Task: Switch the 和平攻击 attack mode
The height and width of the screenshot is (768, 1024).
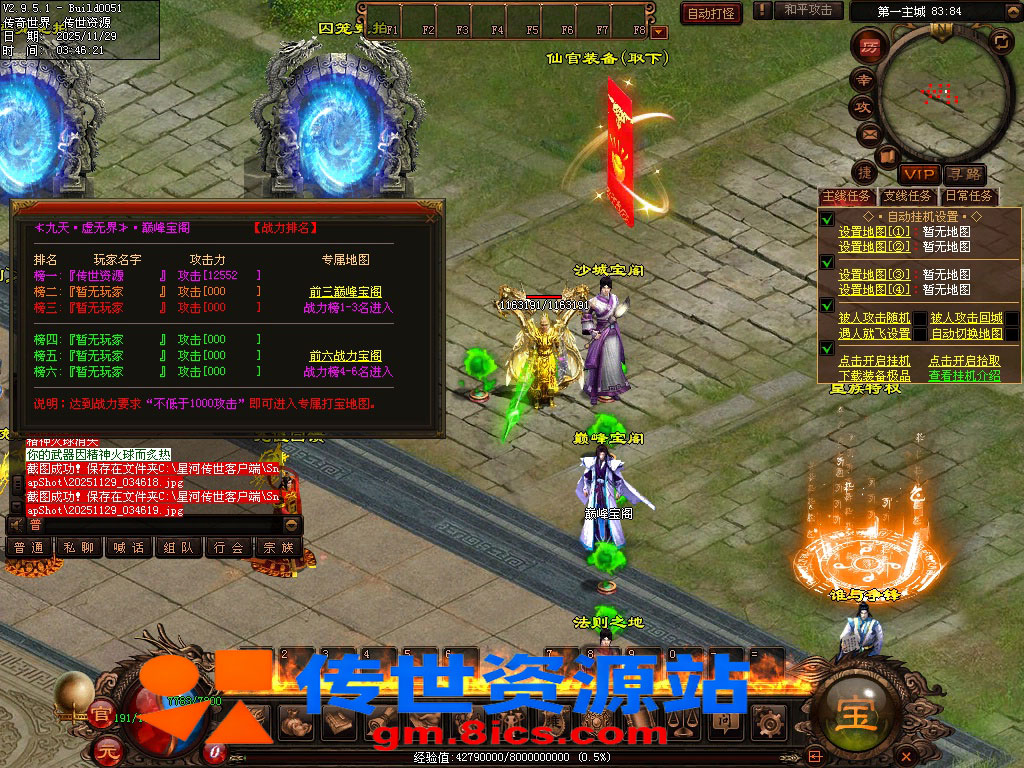Action: (807, 10)
